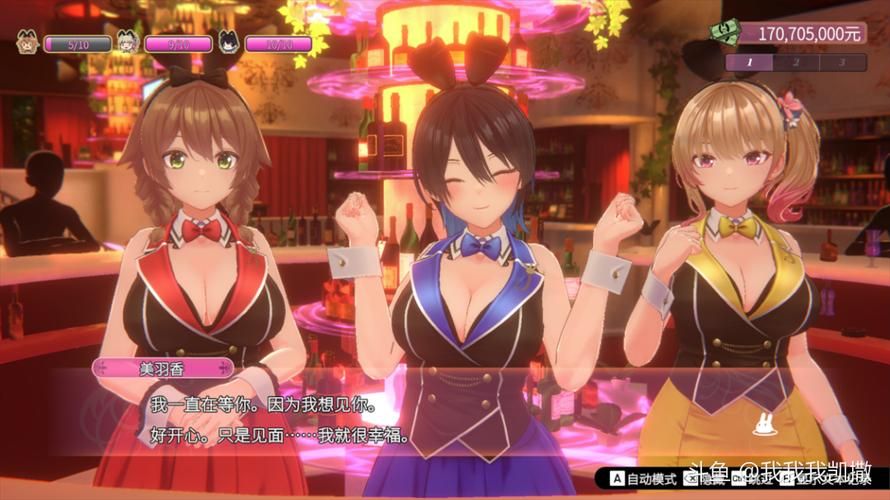Select the light-haired girl portrait icon
Image resolution: width=890 pixels, height=500 pixels.
pyautogui.click(x=128, y=43)
